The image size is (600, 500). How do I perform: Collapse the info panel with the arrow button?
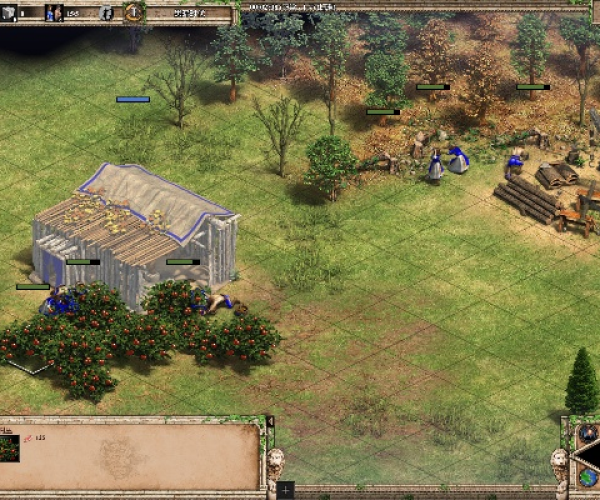click(269, 422)
